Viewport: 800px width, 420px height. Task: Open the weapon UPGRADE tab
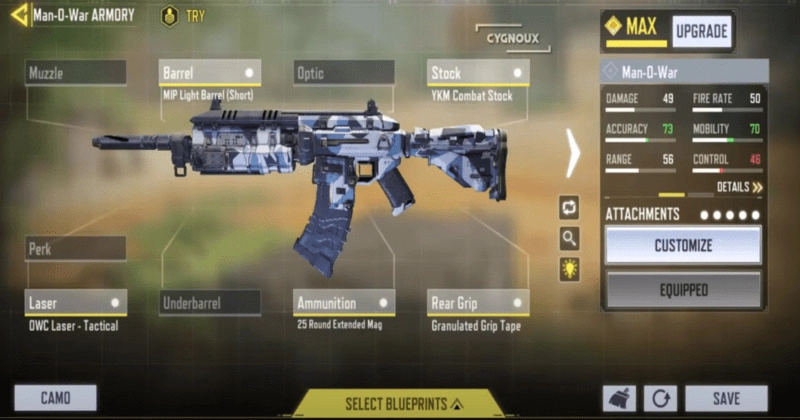(701, 31)
